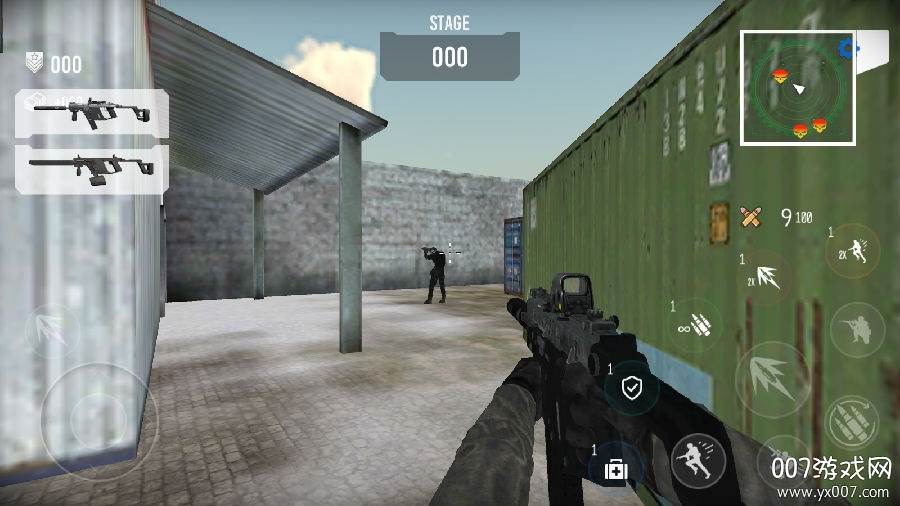Viewport: 900px width, 506px height.
Task: Fire using the large triple-arrow button
Action: 772,379
